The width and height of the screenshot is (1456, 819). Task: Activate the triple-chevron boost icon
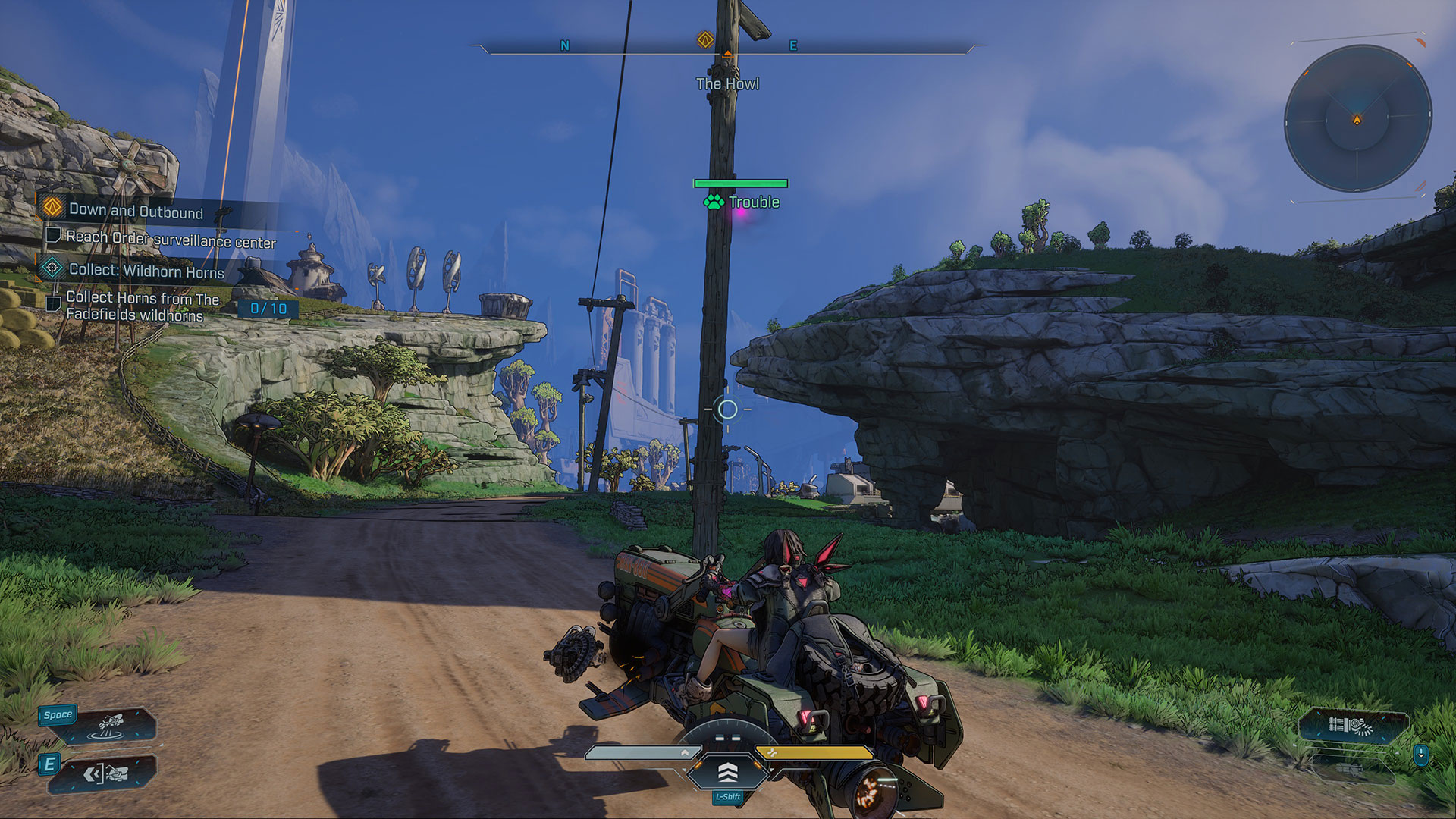tap(727, 772)
